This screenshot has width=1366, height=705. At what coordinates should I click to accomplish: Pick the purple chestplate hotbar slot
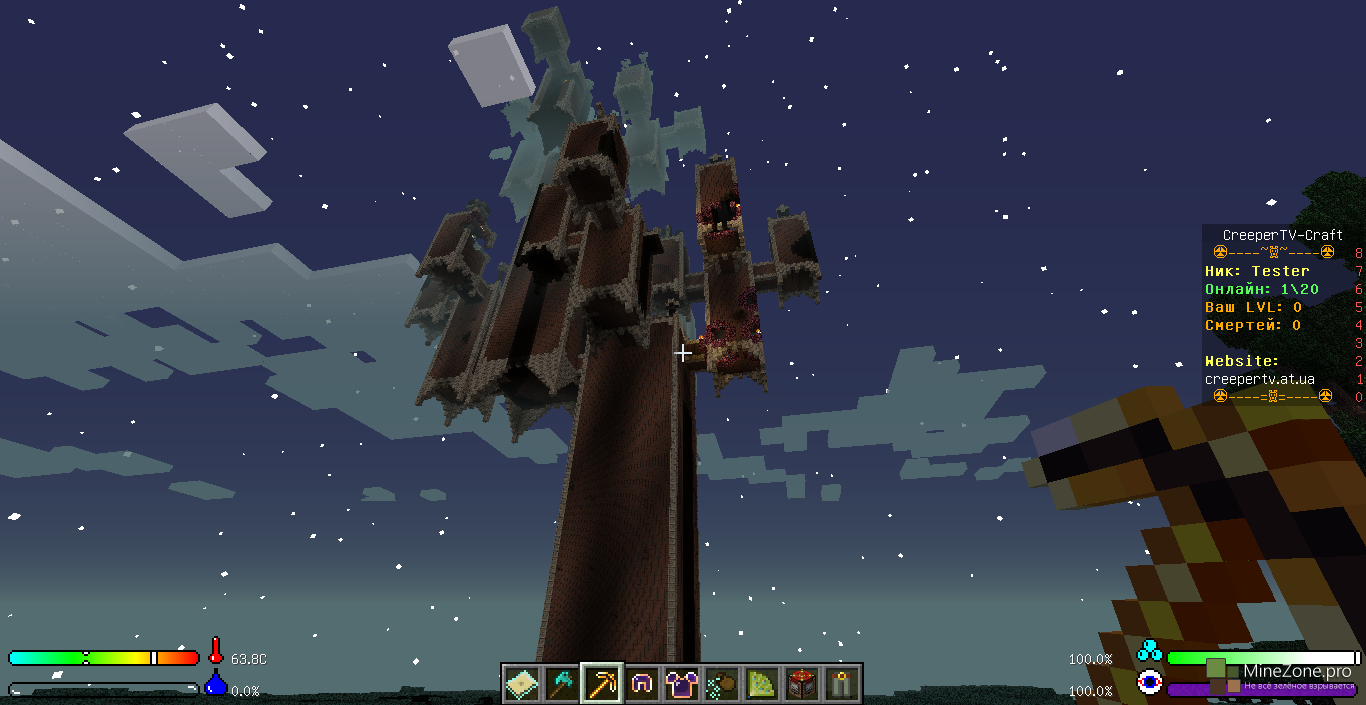[x=682, y=684]
